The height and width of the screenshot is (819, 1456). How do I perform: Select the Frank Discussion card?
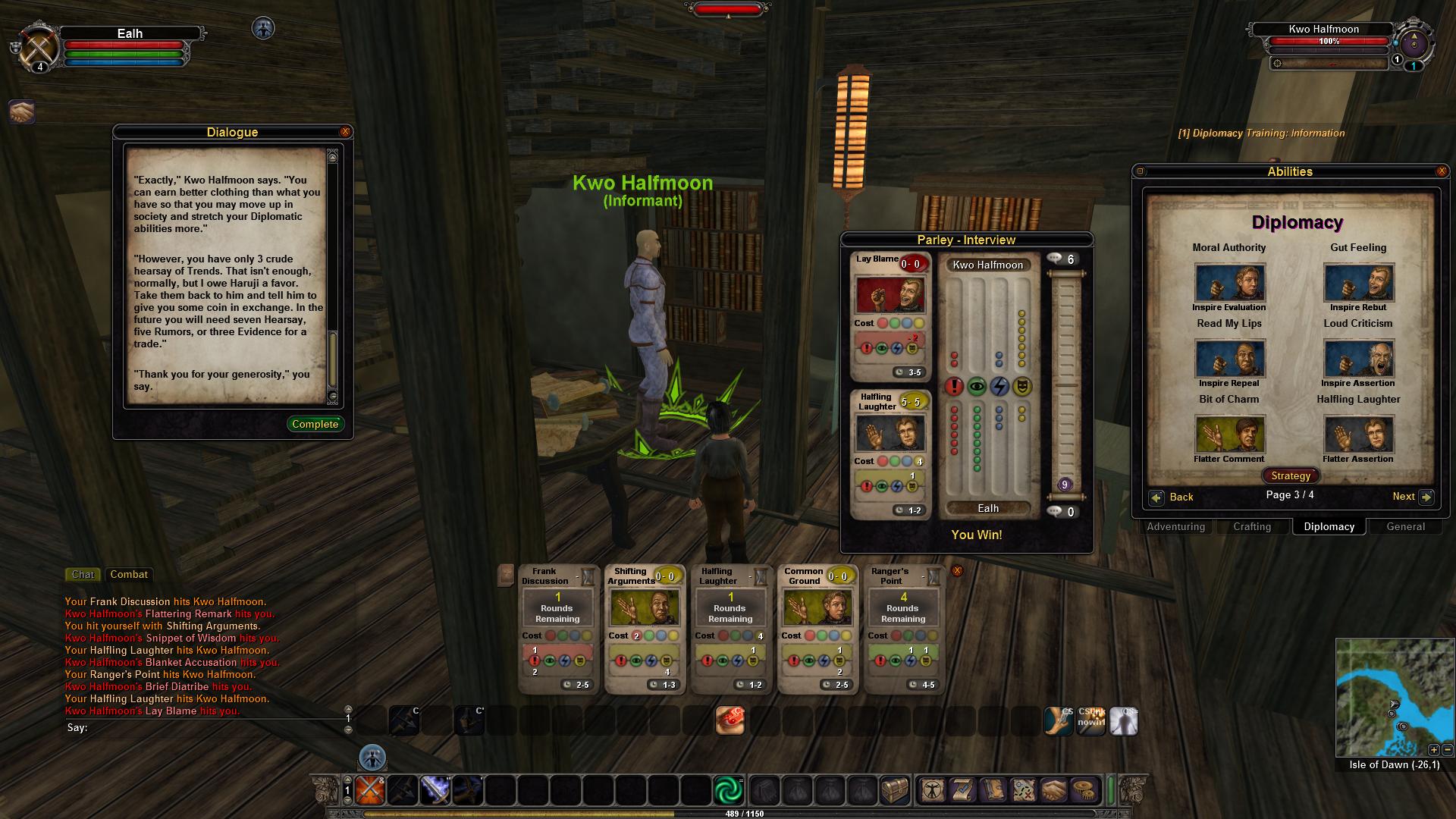tap(557, 629)
